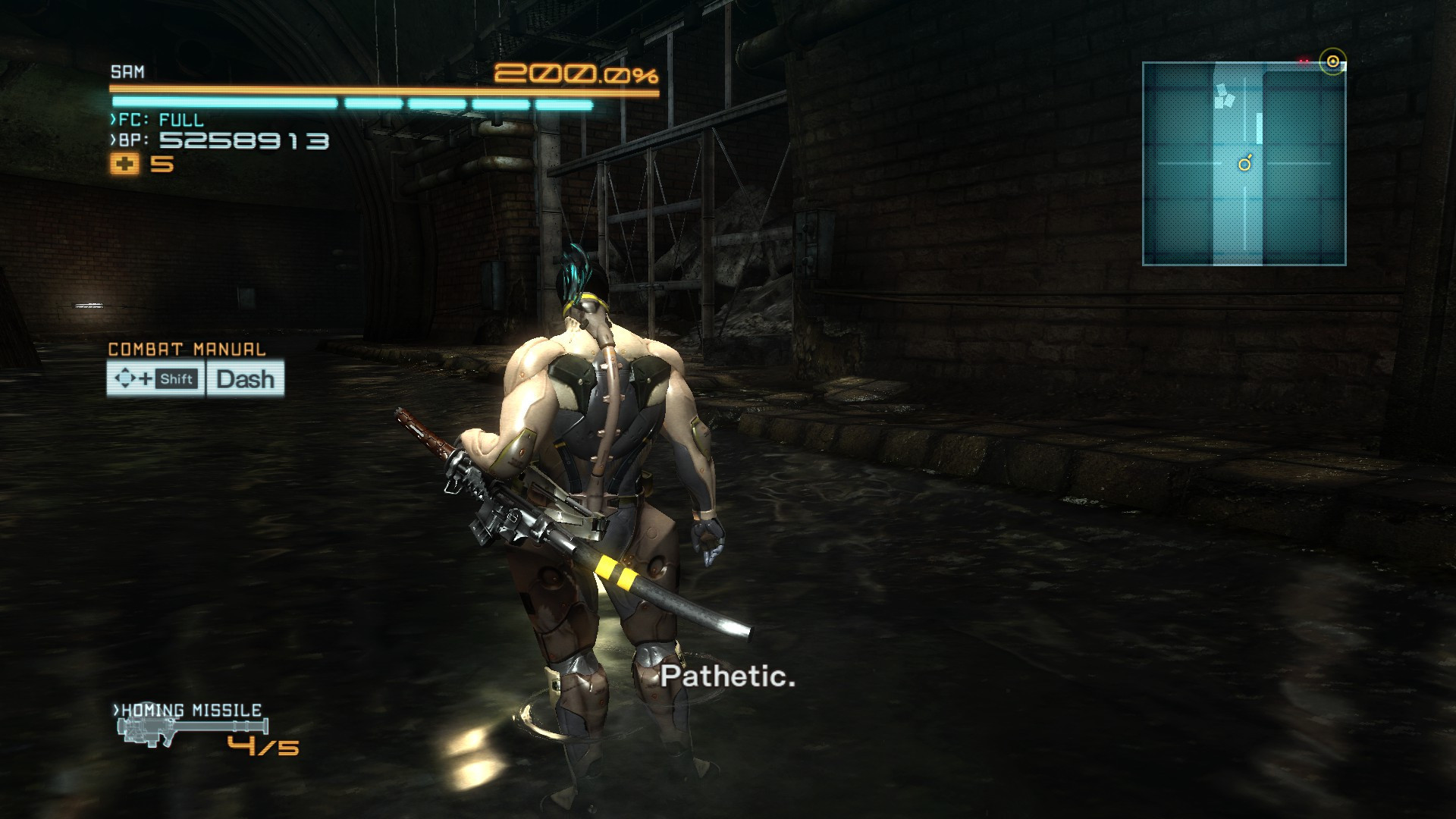The width and height of the screenshot is (1456, 819).
Task: Open the Combat Manual header
Action: coord(186,350)
